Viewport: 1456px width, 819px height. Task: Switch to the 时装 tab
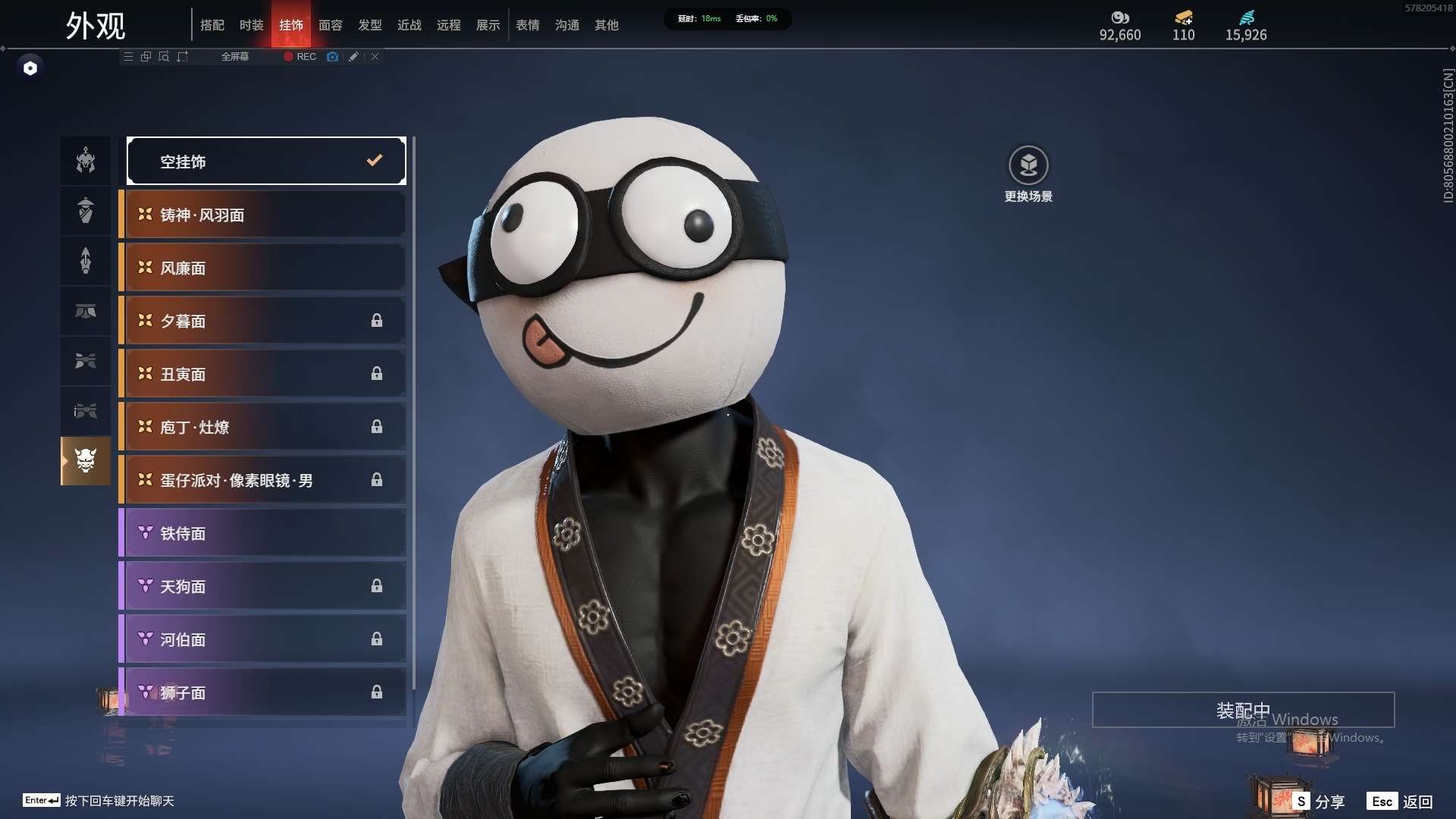tap(251, 25)
